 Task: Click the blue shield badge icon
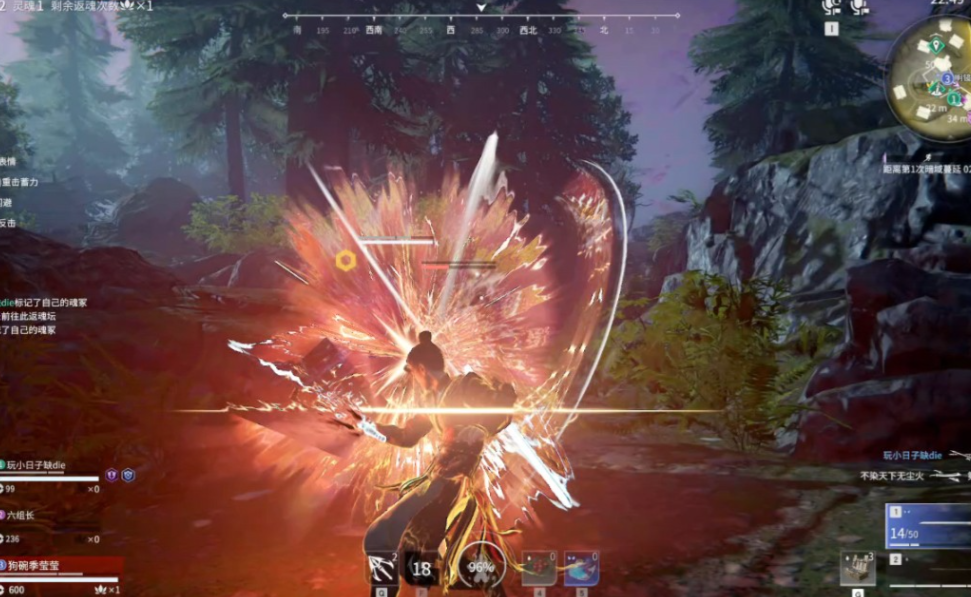128,476
